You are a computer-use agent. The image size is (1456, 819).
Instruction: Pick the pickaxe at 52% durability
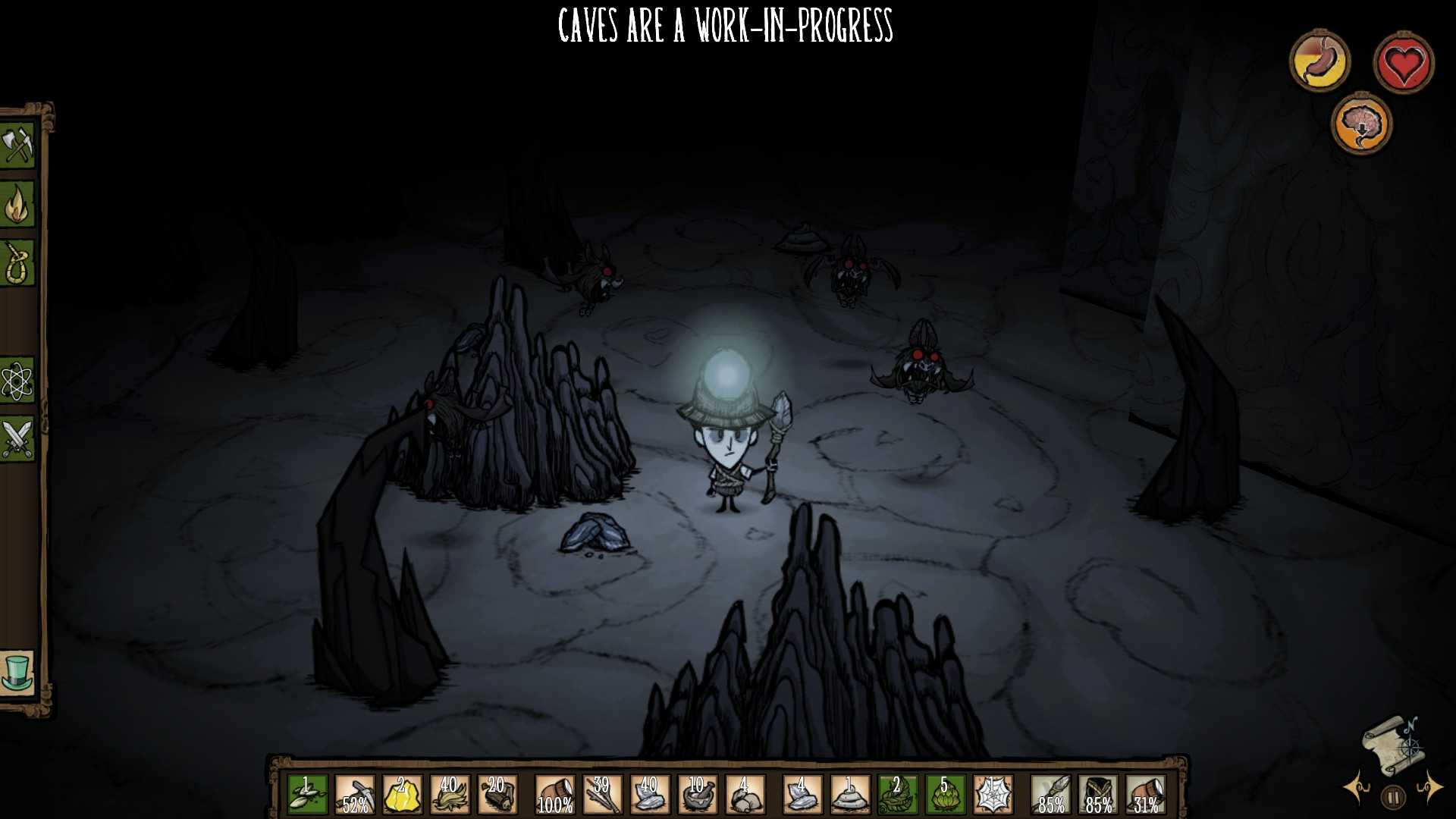tap(355, 794)
